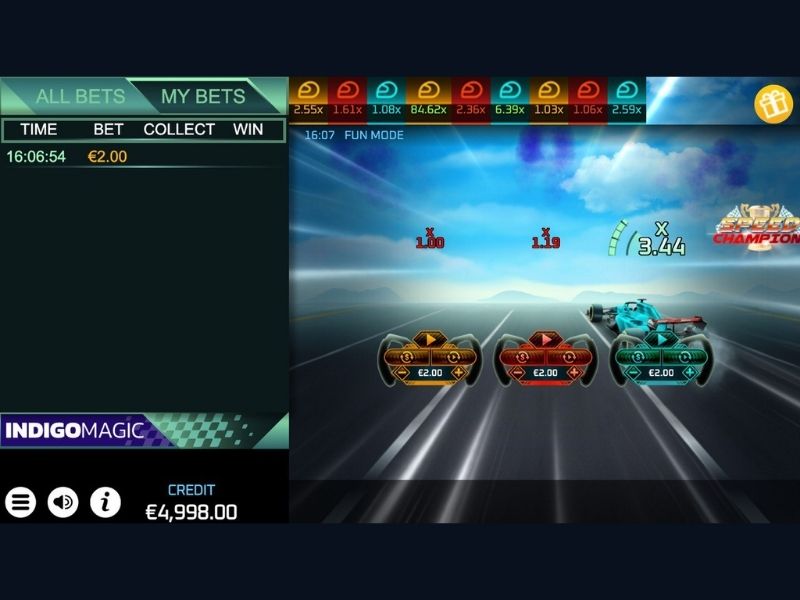Start the teal car's bet with play
The image size is (800, 600).
pyautogui.click(x=660, y=340)
